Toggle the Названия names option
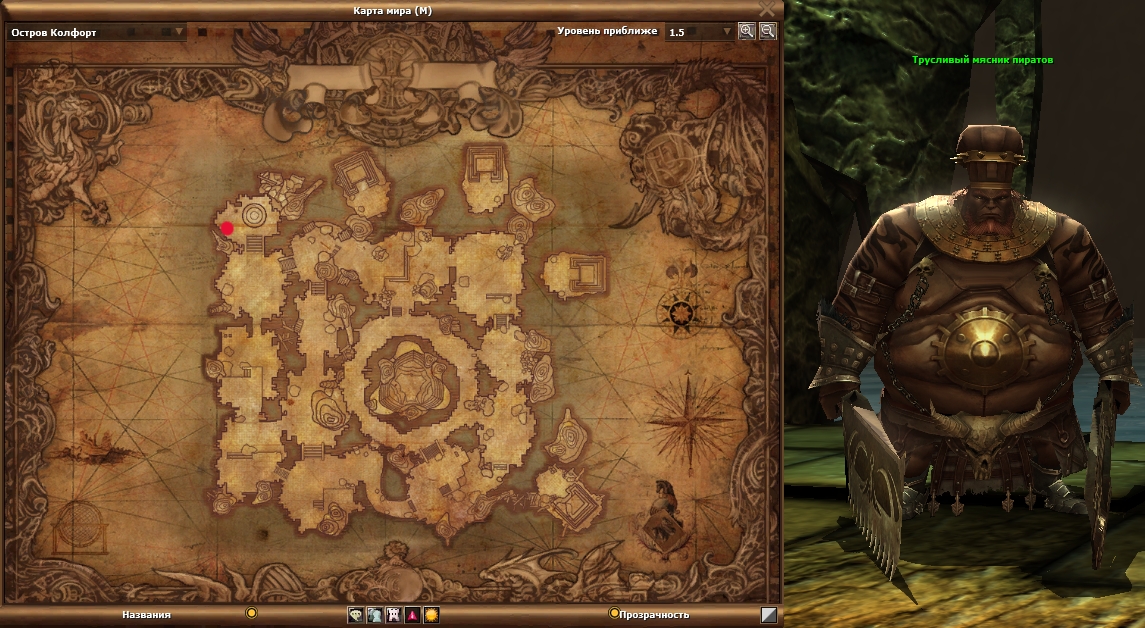 [252, 613]
